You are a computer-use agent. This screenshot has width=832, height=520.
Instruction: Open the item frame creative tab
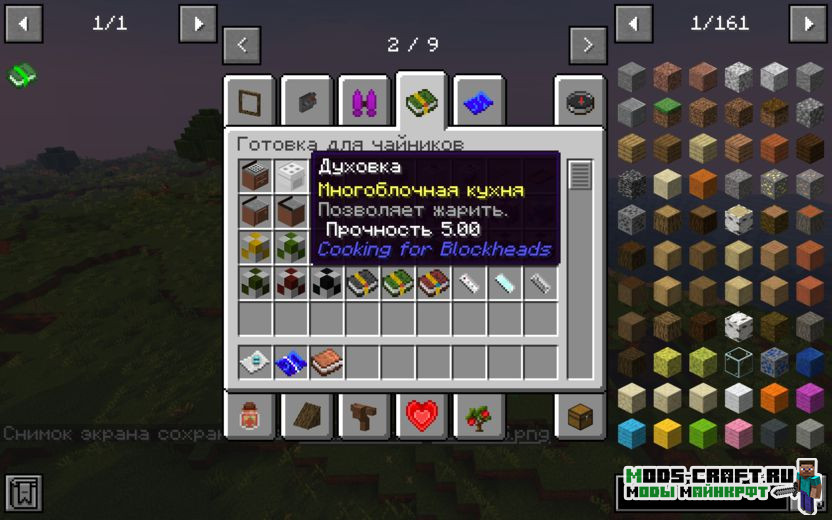[250, 101]
